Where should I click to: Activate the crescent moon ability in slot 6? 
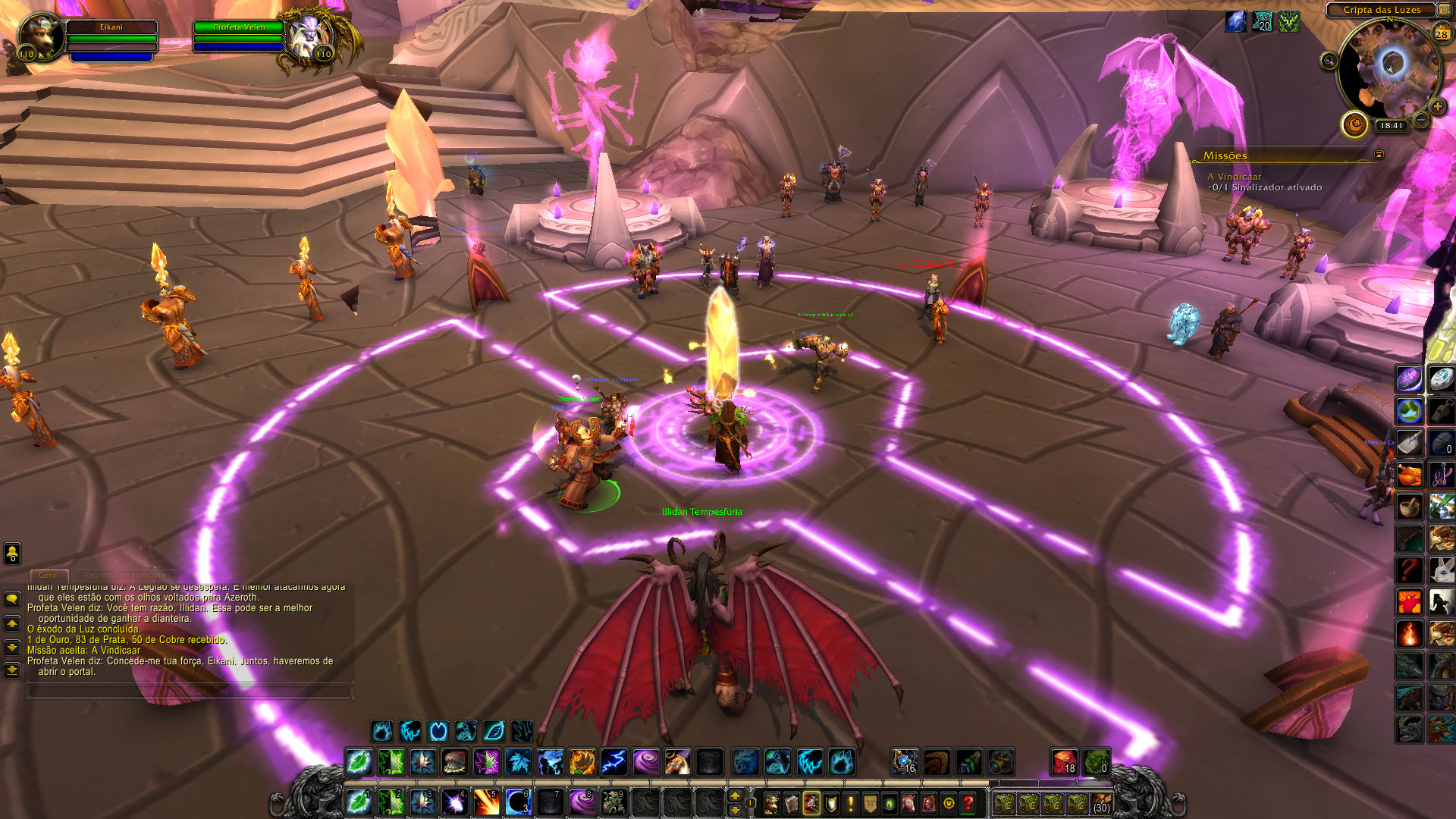point(518,802)
